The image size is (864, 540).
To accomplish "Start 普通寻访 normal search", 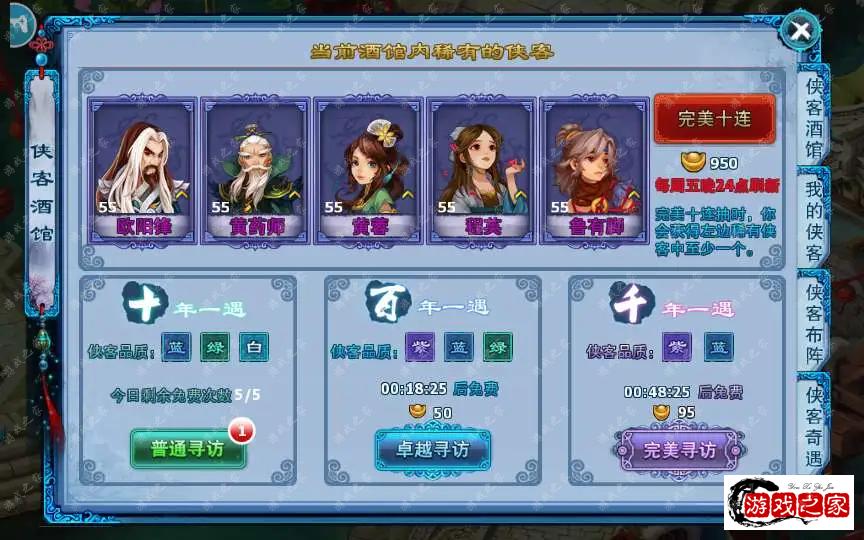I will pos(187,449).
